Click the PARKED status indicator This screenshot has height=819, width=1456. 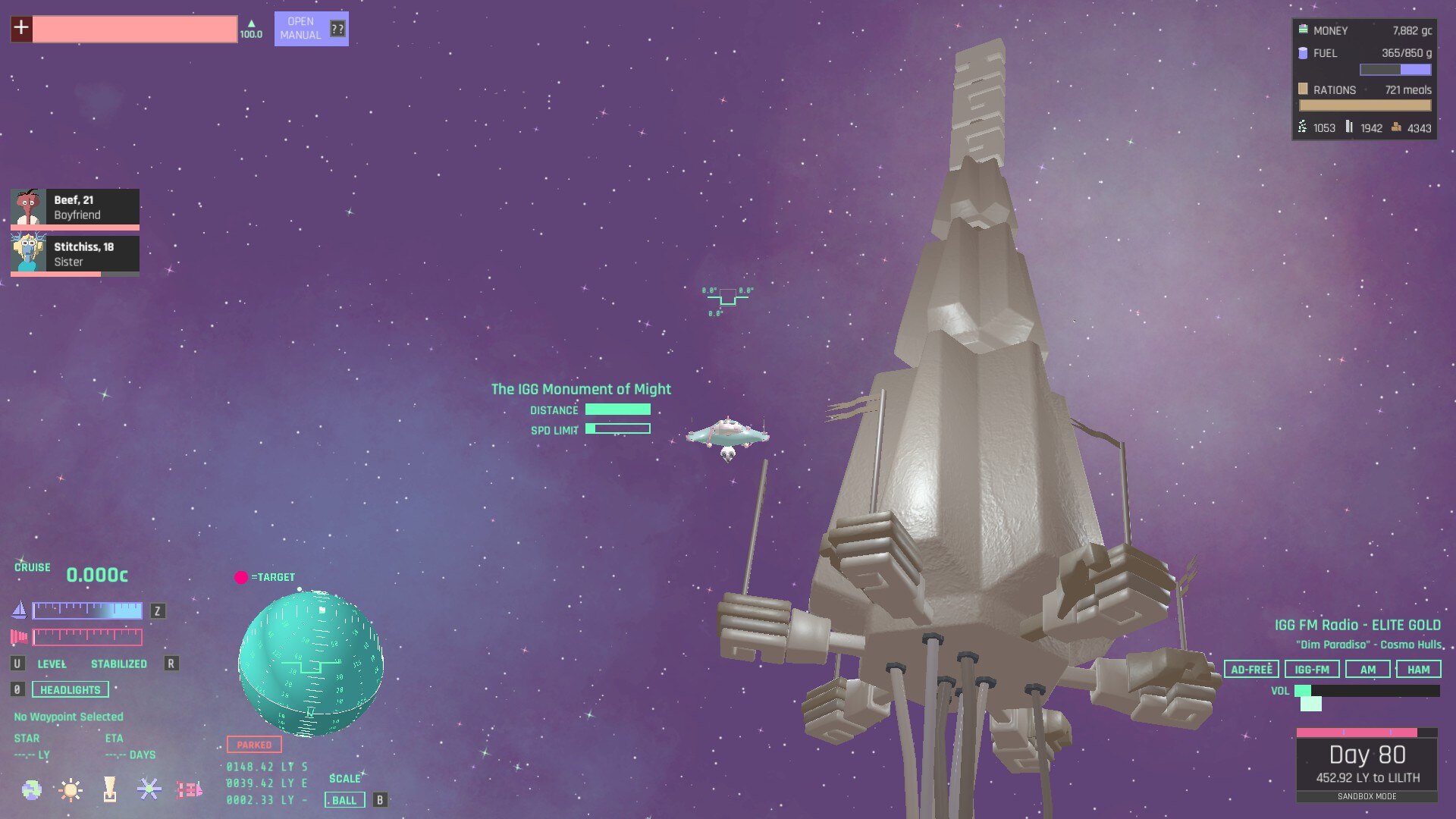tap(254, 745)
